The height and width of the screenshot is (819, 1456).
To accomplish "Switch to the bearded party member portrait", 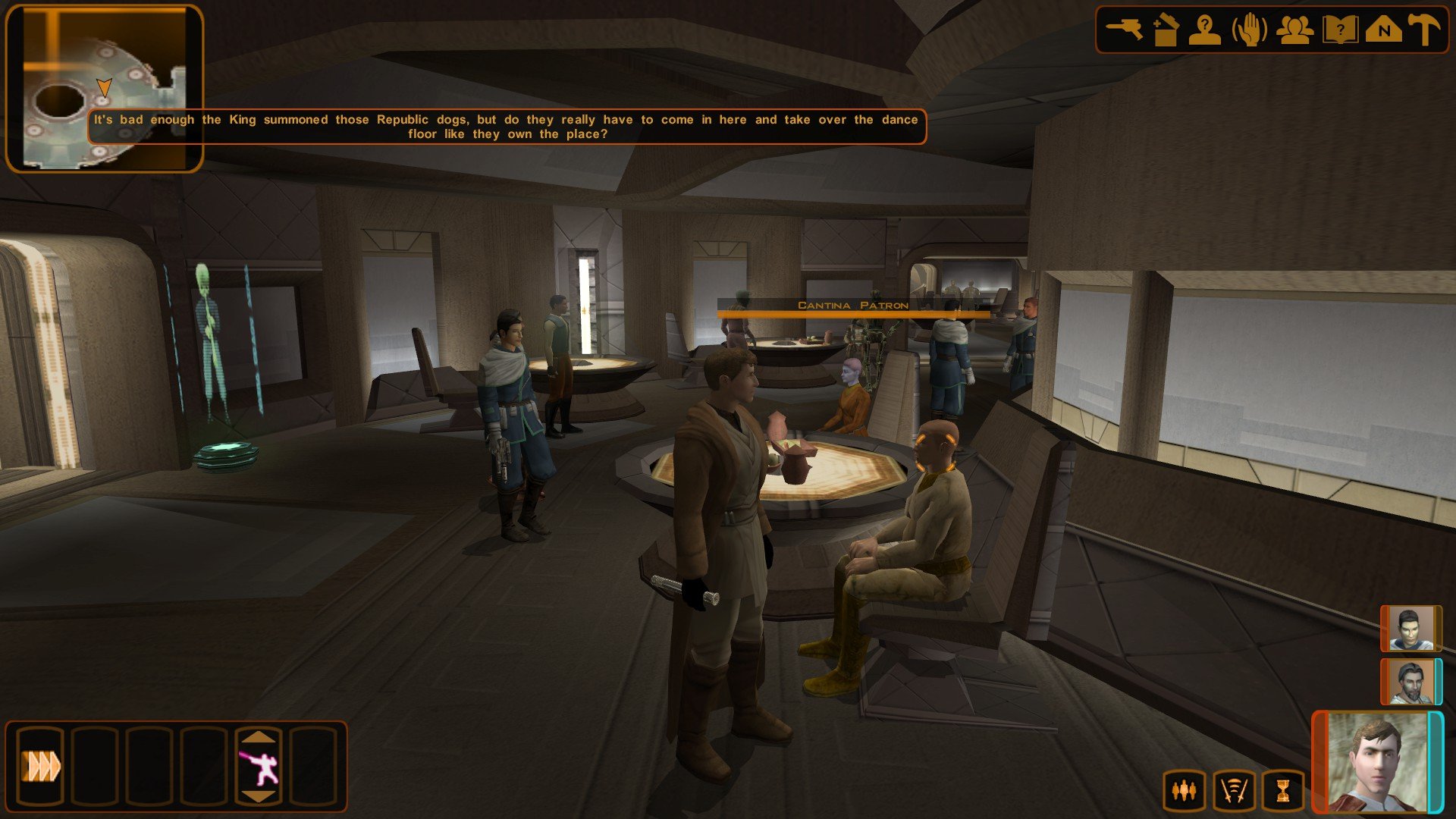I will (x=1410, y=681).
